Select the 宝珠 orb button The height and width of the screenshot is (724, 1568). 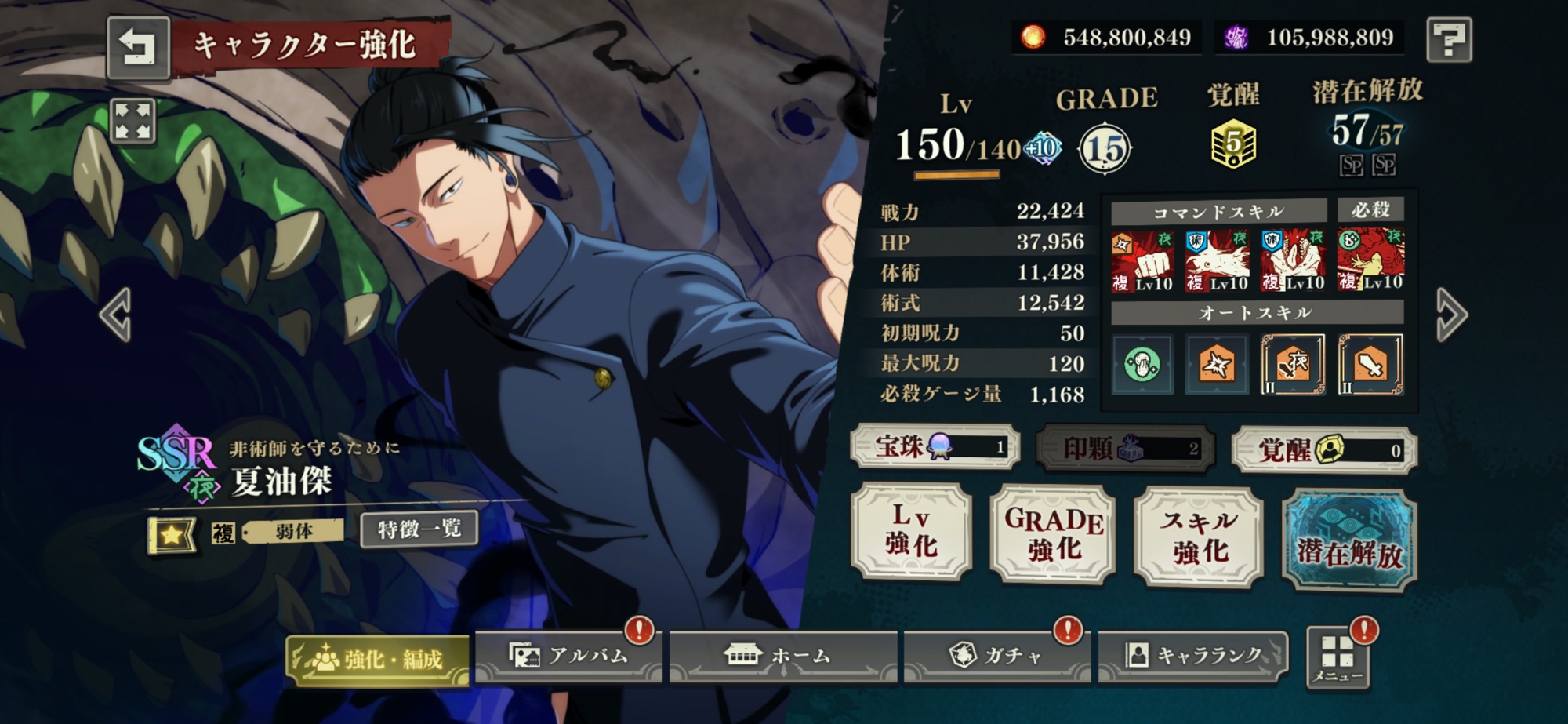pyautogui.click(x=935, y=447)
